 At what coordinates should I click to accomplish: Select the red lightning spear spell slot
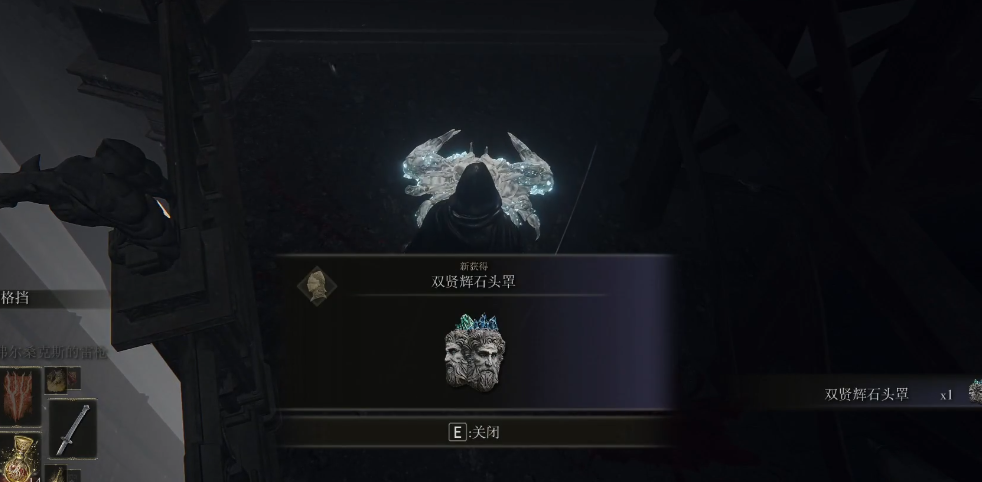pos(21,397)
